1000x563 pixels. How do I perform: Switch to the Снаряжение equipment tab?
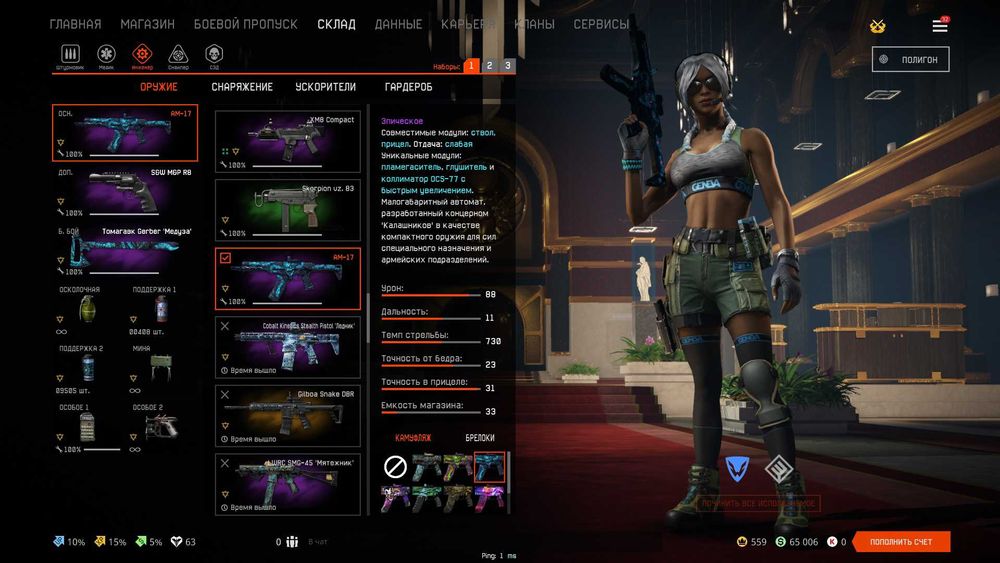242,87
